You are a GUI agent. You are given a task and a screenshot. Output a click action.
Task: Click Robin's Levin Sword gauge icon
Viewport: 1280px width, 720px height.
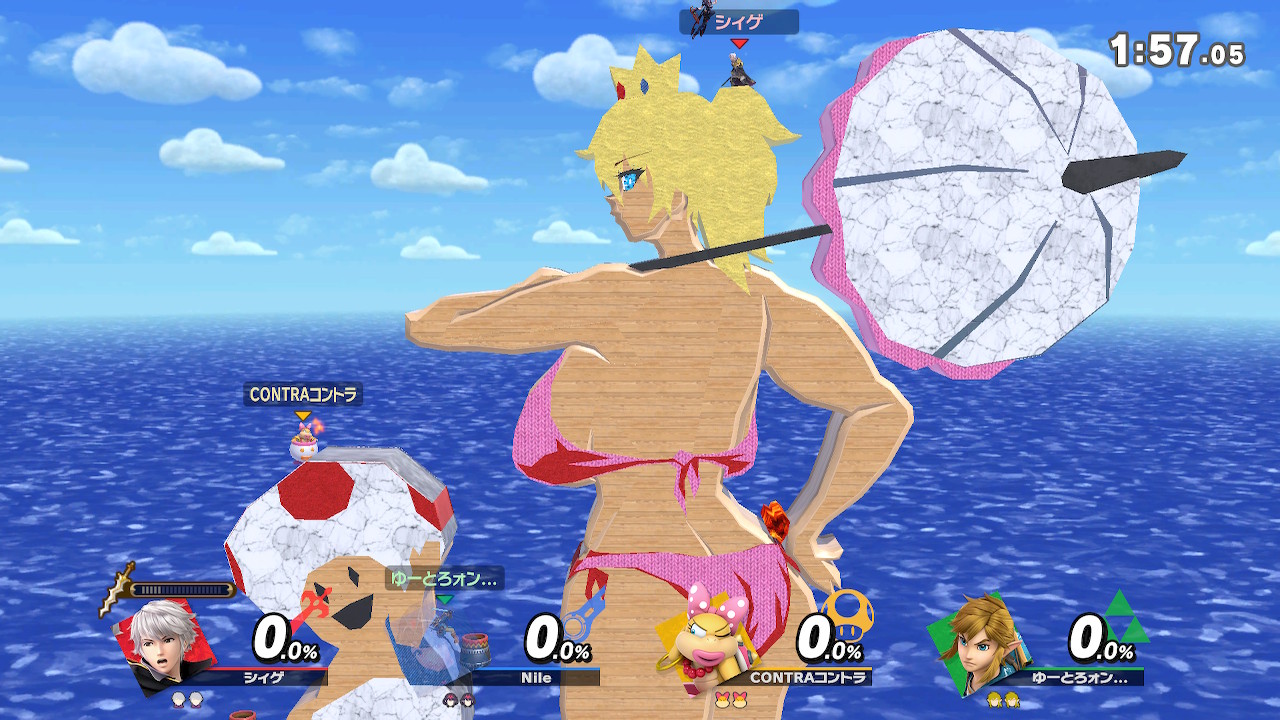click(x=118, y=590)
